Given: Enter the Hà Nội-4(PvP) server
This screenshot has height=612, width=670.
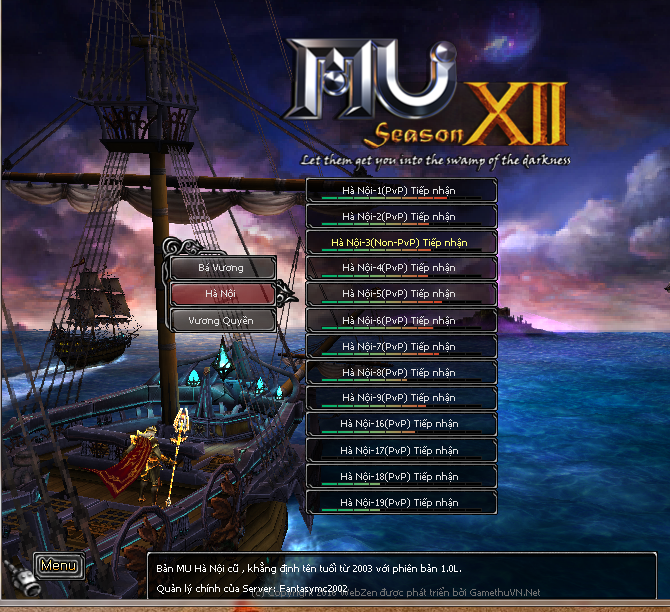Looking at the screenshot, I should (x=400, y=268).
